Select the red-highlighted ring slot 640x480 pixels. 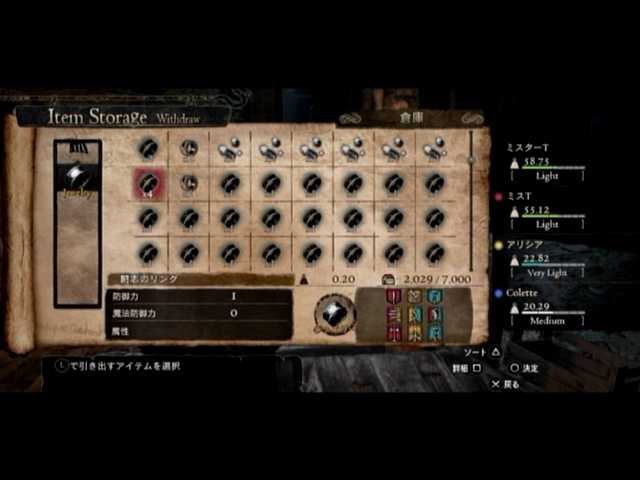[x=149, y=183]
